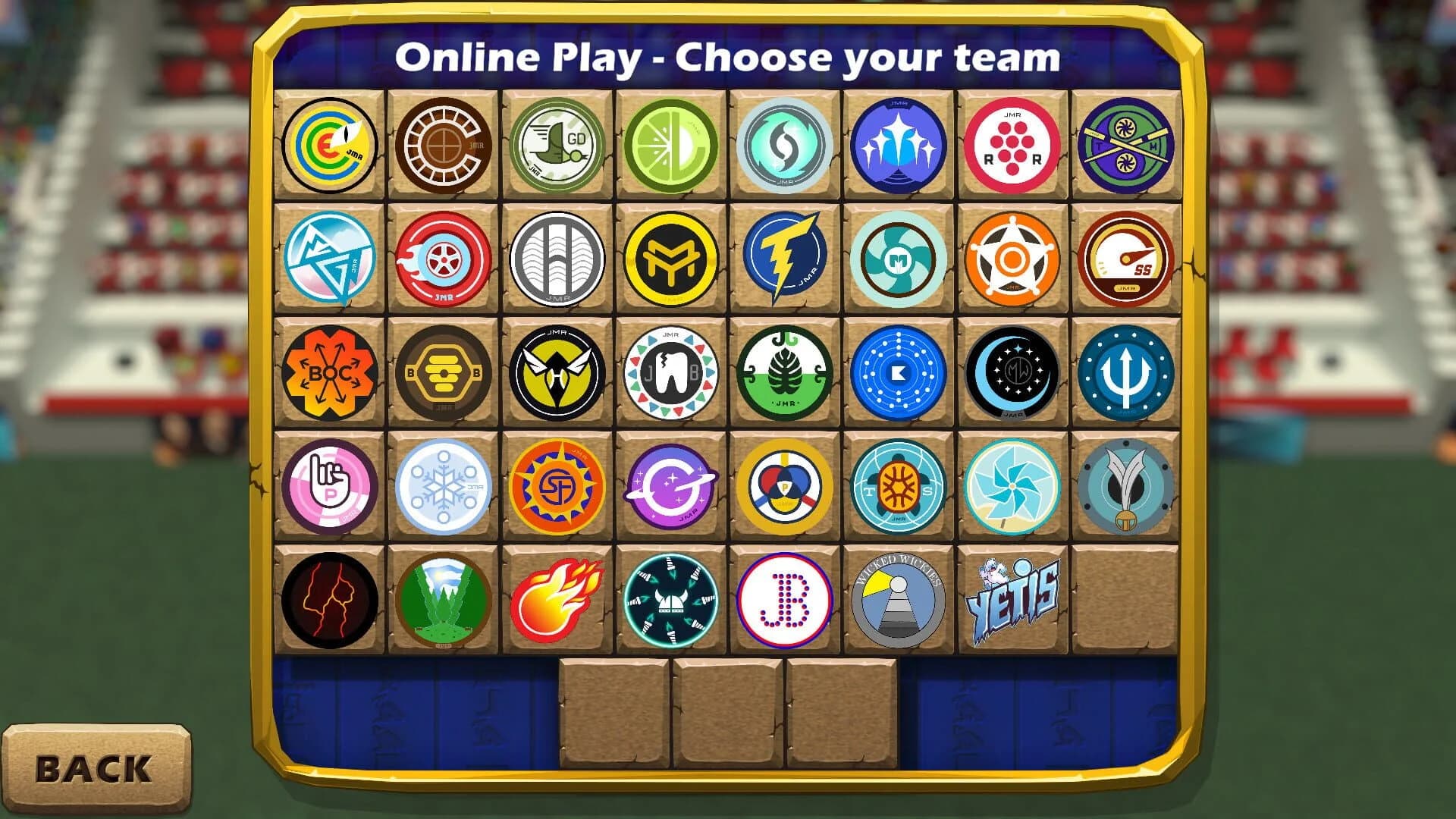1456x819 pixels.
Task: Pick the yellow lightning bolt T badge
Action: coord(785,259)
